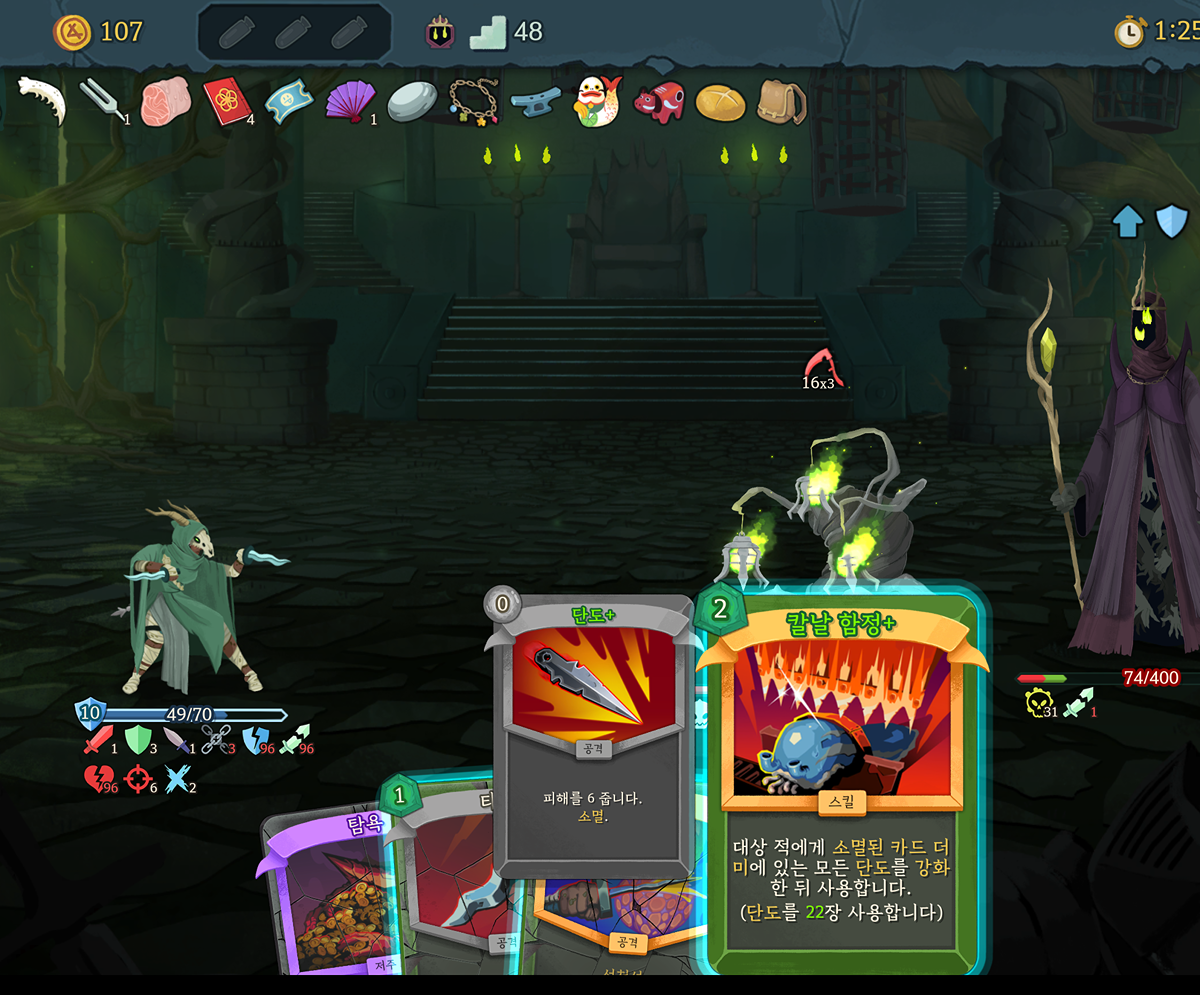Check the white-faced fish doll relic
Screen dimensions: 1200x995
(597, 101)
